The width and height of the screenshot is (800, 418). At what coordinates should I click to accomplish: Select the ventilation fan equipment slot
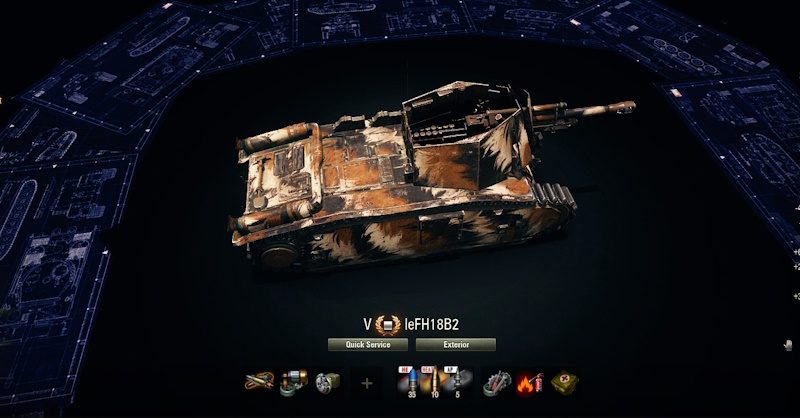point(327,382)
